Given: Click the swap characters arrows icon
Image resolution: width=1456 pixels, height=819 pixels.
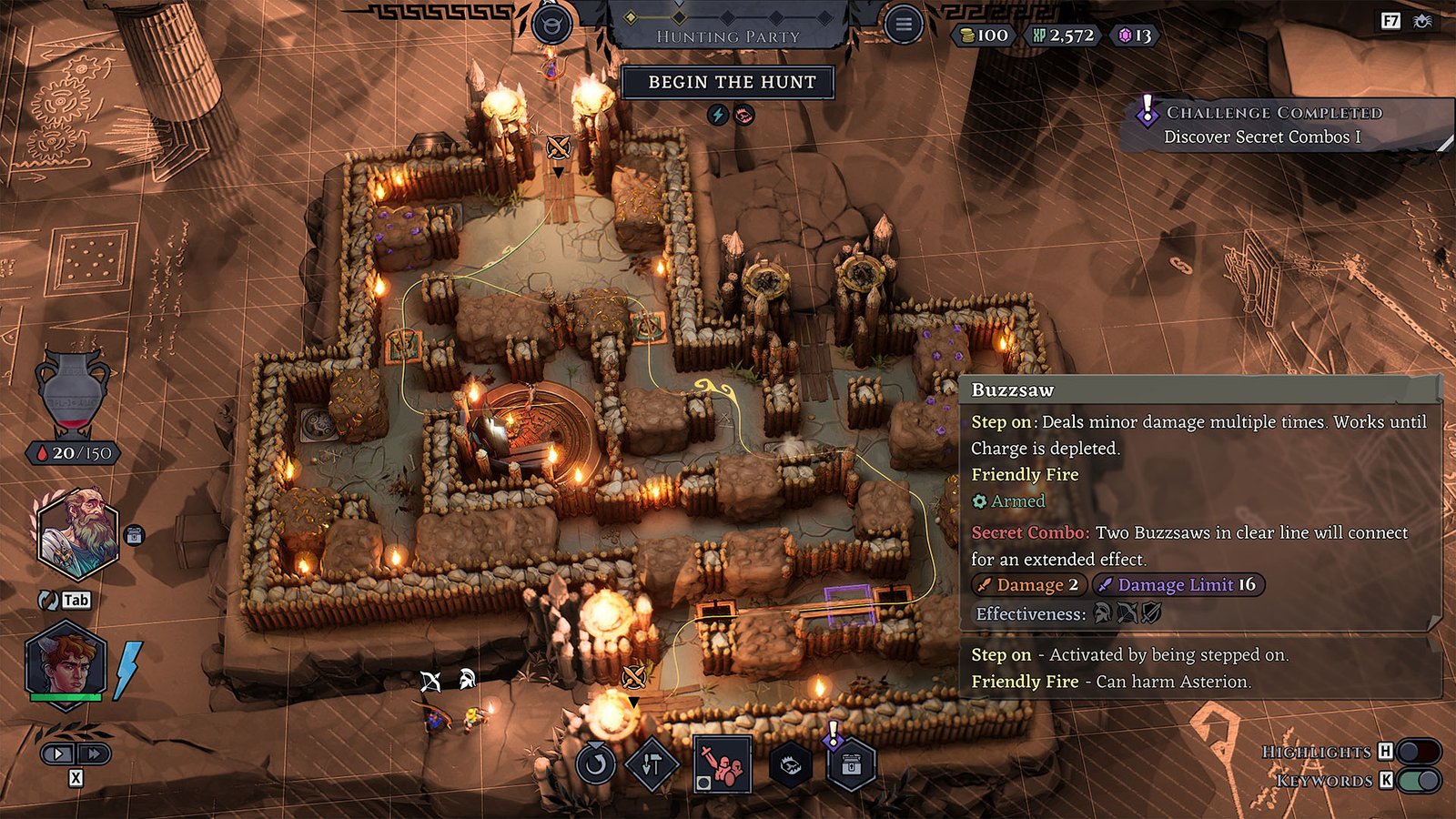Looking at the screenshot, I should (x=48, y=600).
